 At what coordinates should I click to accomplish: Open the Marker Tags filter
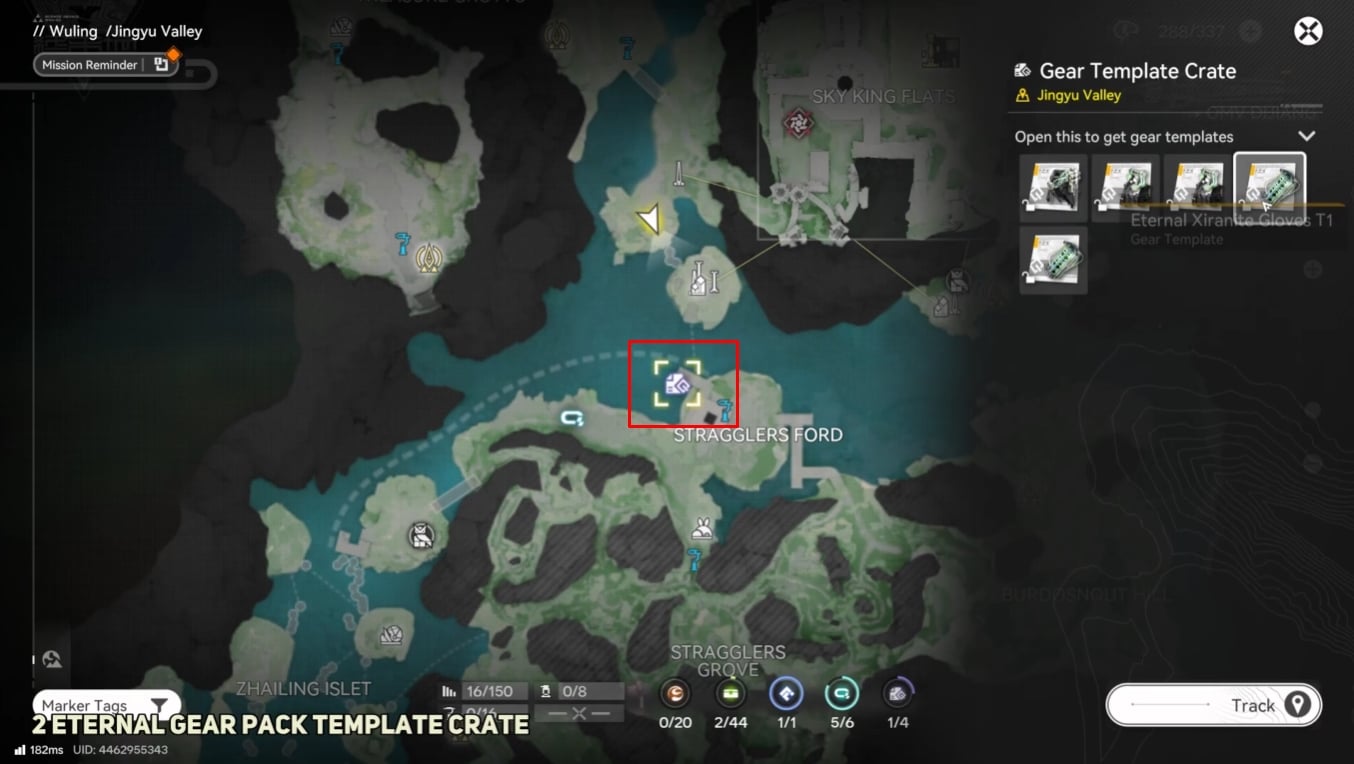106,705
